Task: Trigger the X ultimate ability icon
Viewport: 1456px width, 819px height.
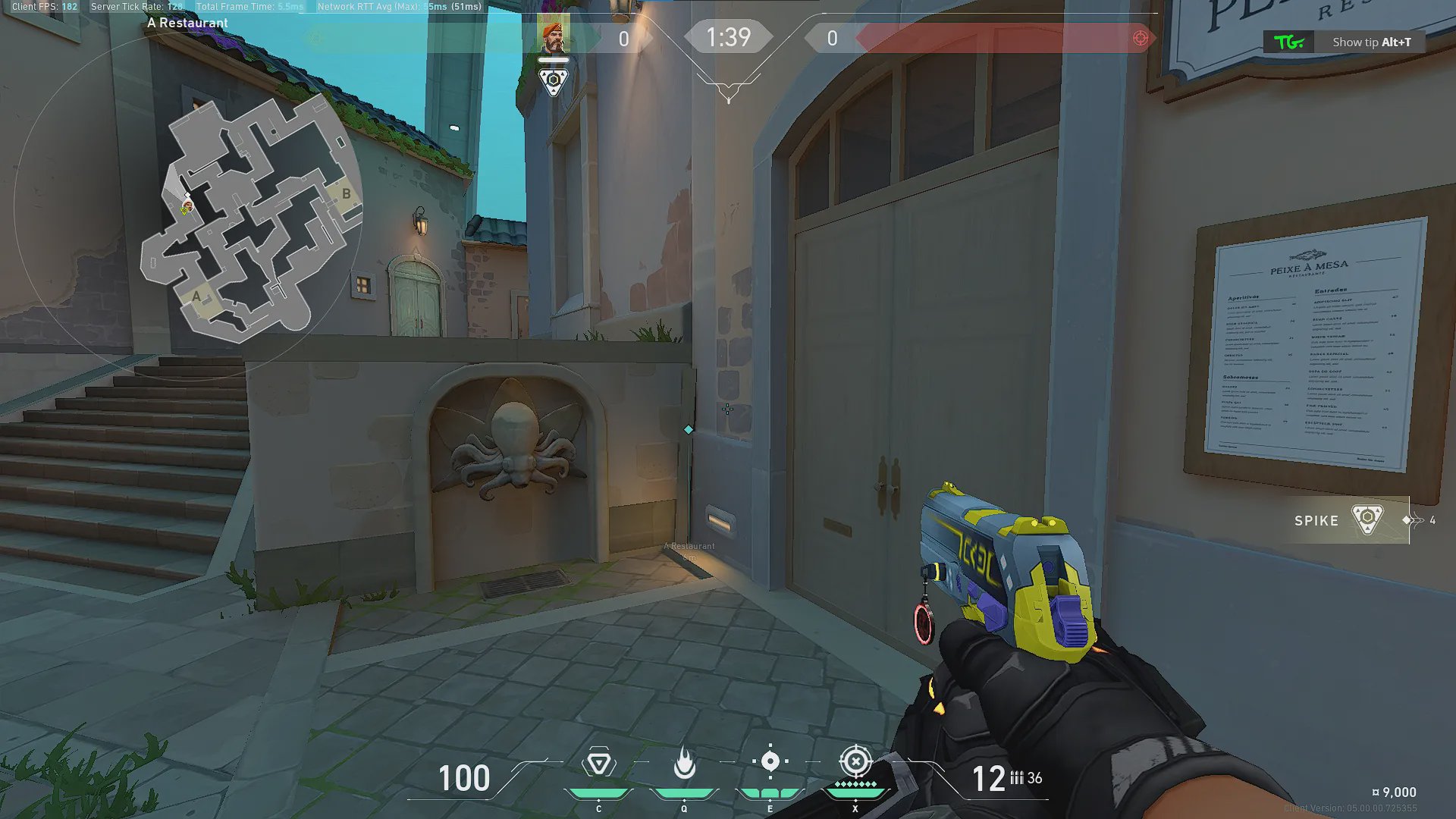Action: [855, 761]
